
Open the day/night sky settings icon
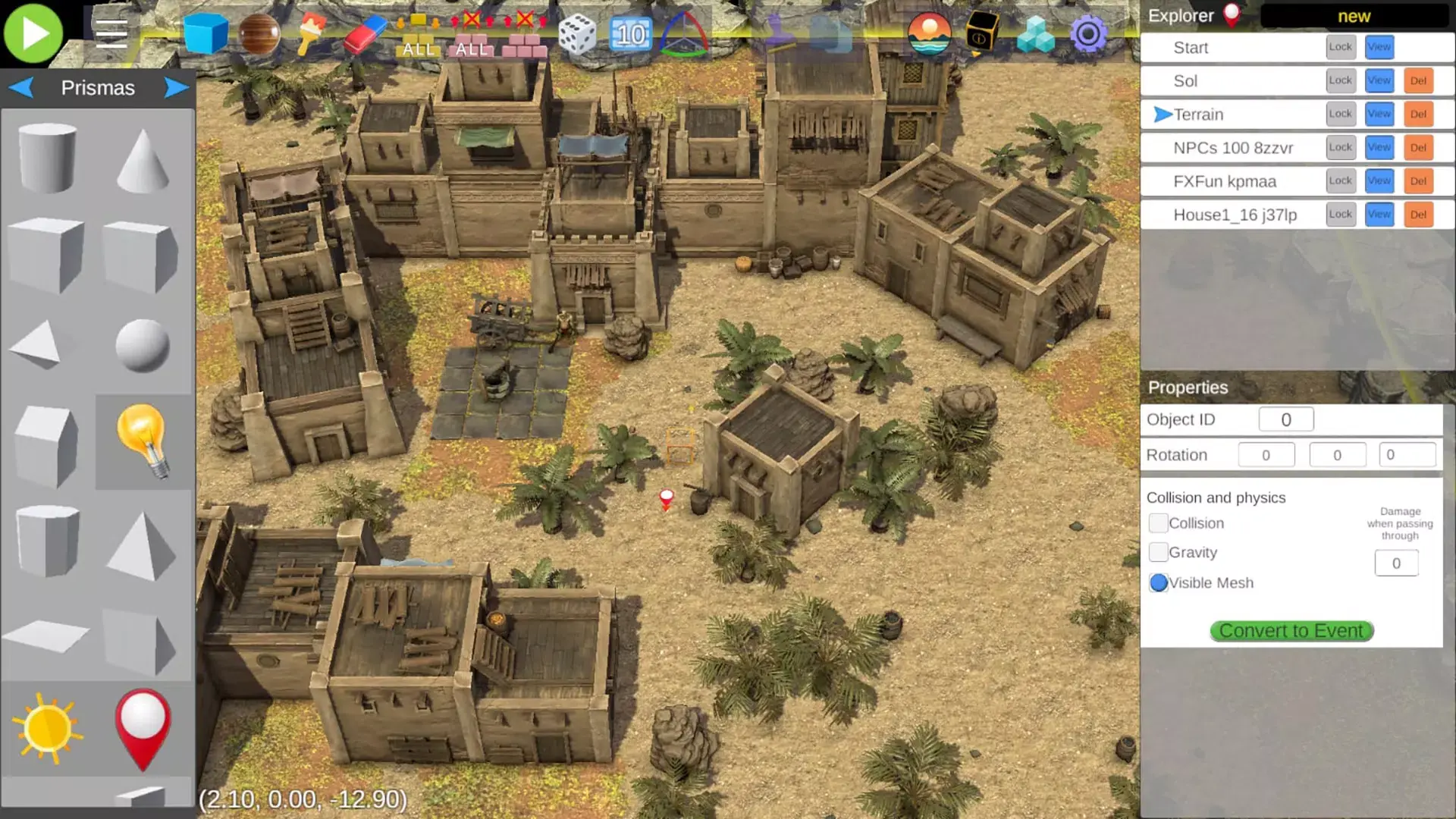pos(928,33)
